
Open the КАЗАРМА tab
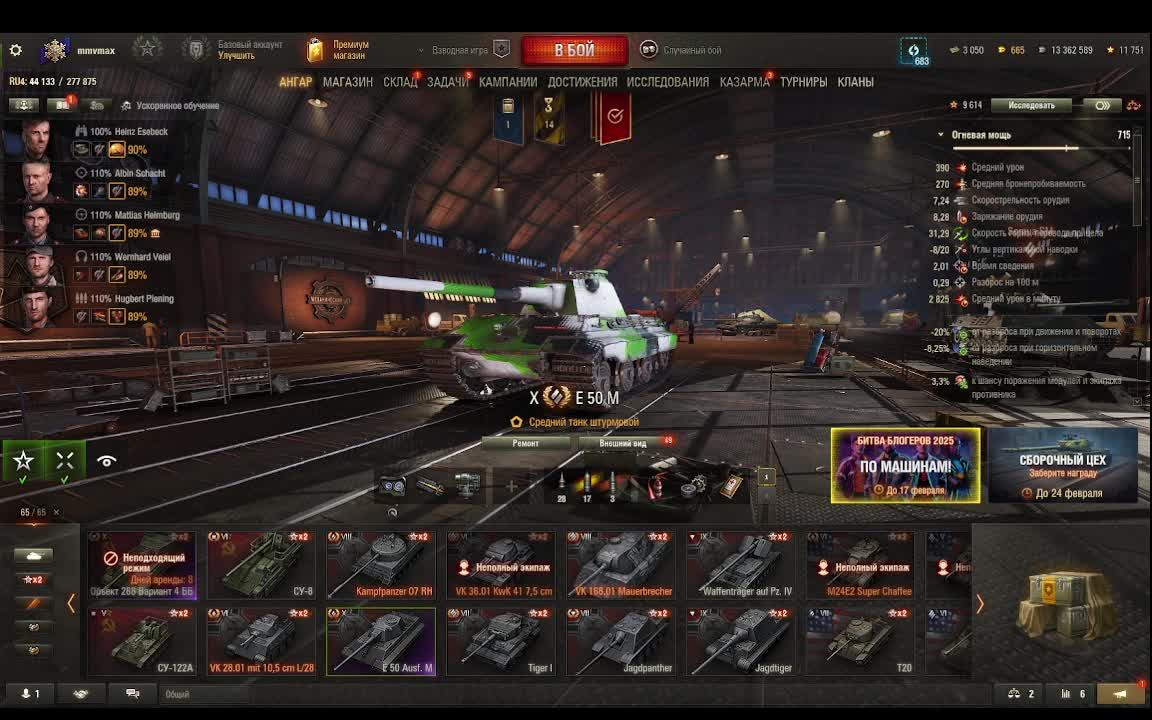744,82
